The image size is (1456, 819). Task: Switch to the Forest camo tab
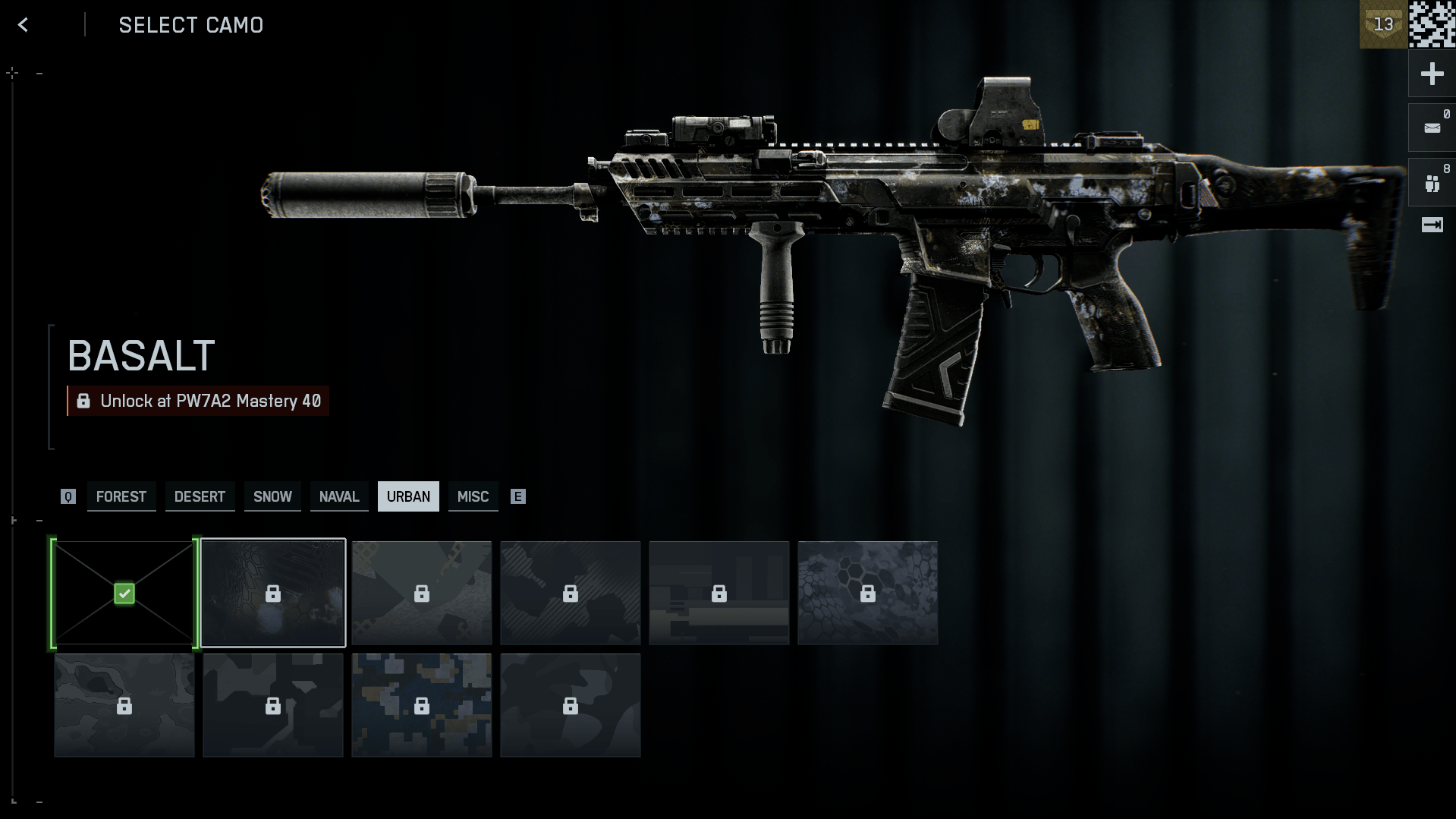coord(121,496)
